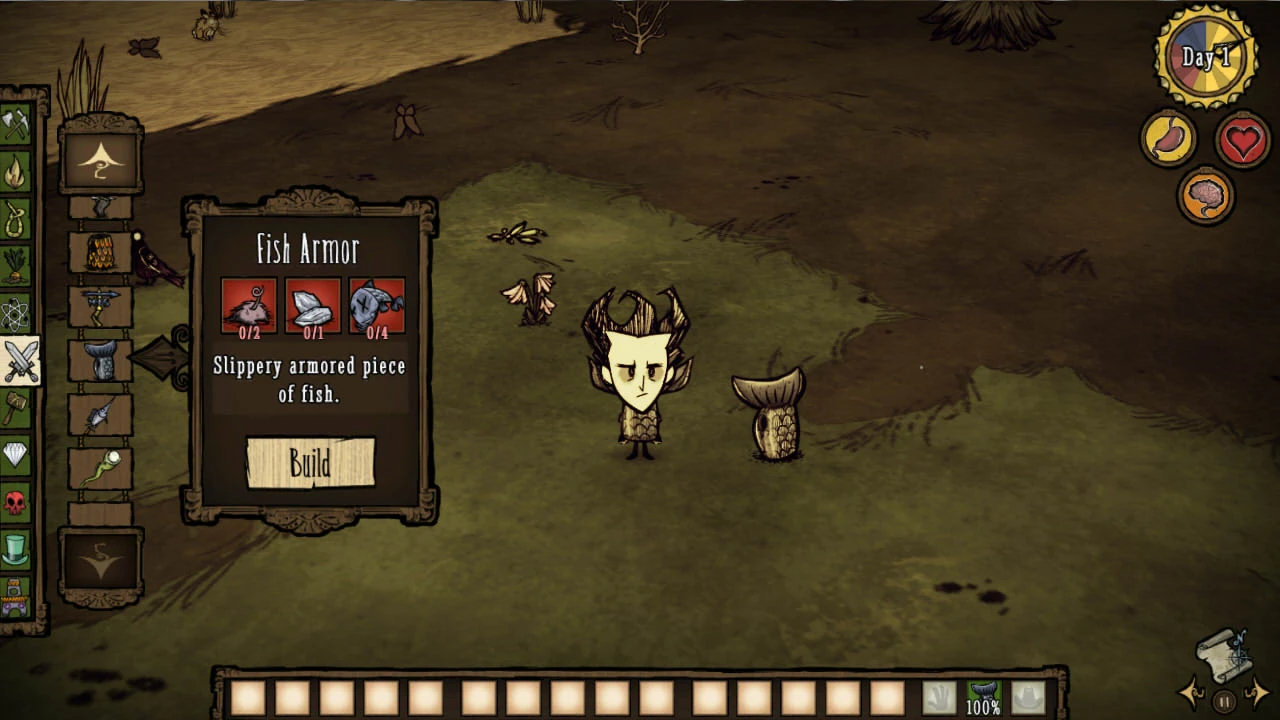This screenshot has width=1280, height=720.
Task: Select the Tools crafting tab with the axe icon
Action: click(17, 121)
